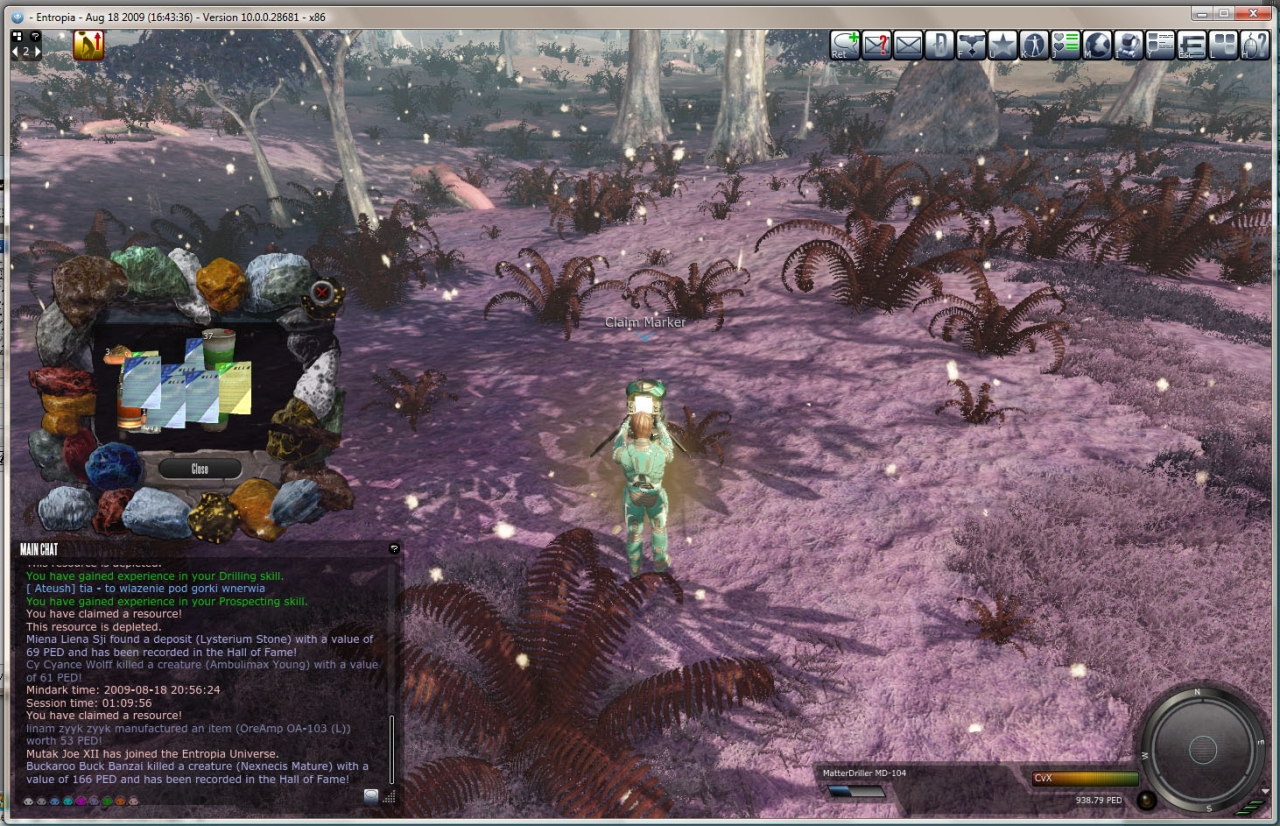Viewport: 1280px width, 826px height.
Task: Open the inventory robot icon
Action: point(1129,45)
